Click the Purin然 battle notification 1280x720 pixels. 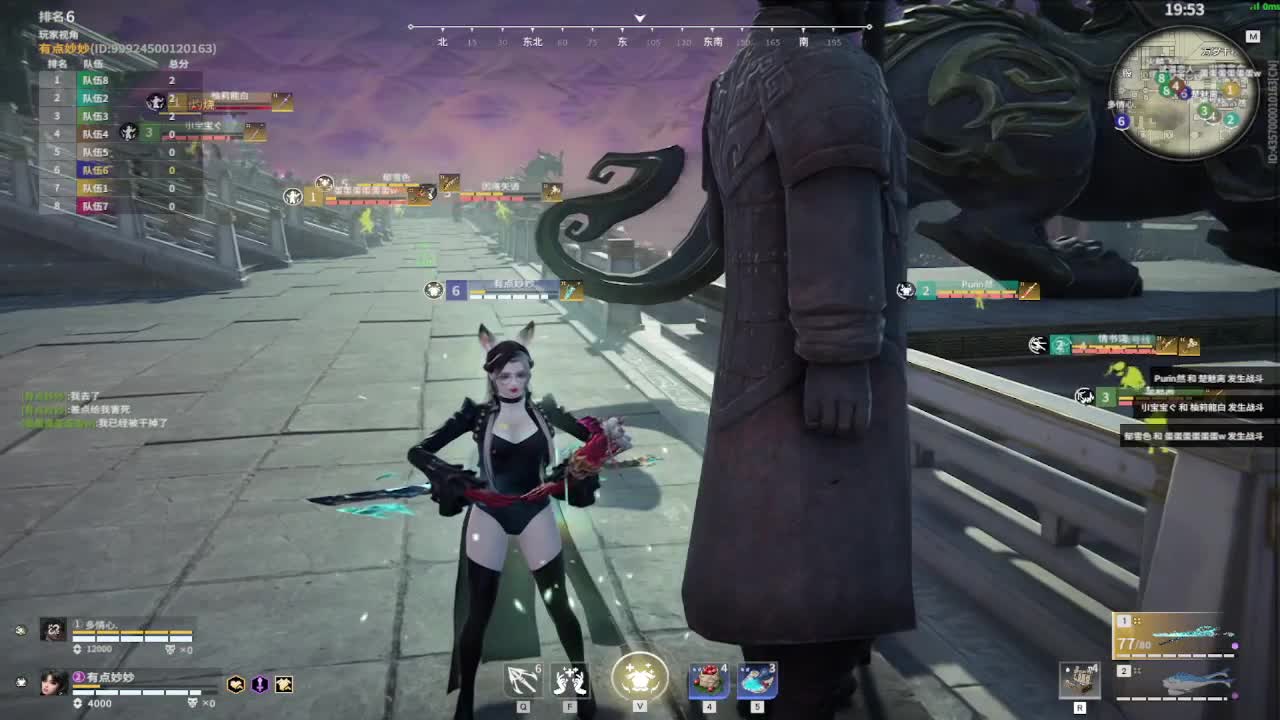[x=1208, y=379]
